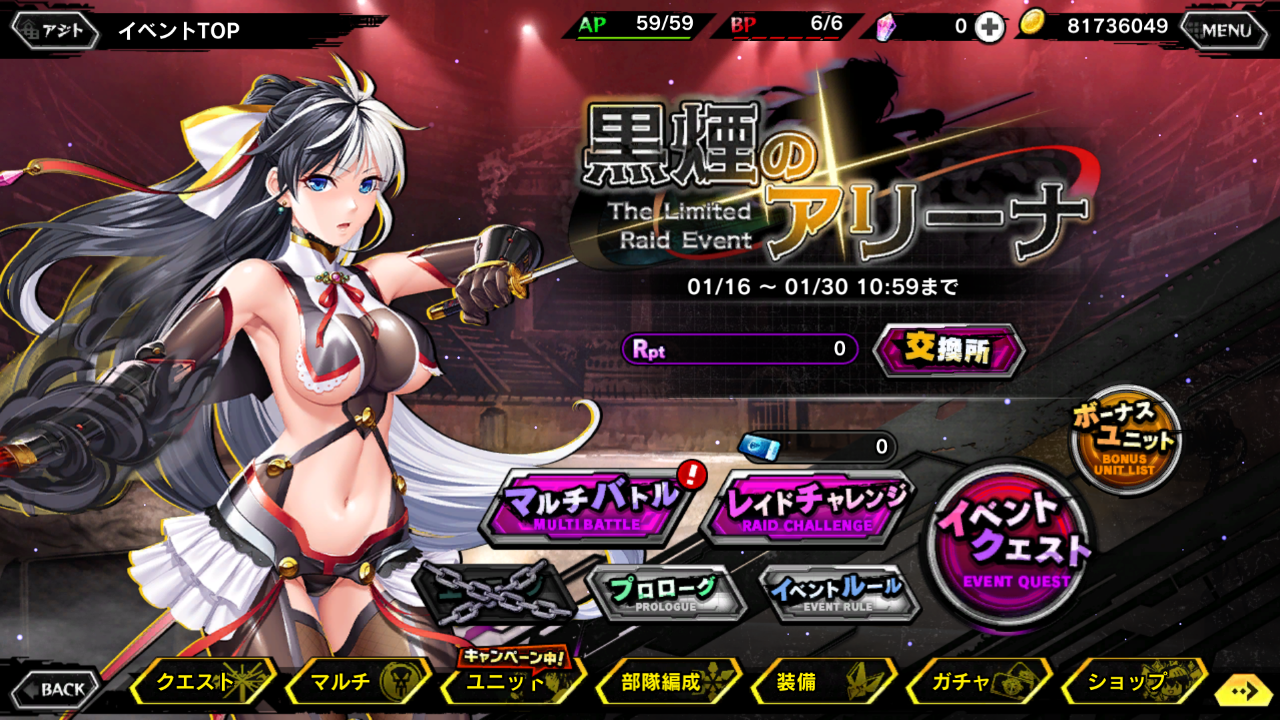This screenshot has height=720, width=1280.
Task: Open the 交換所 exchange shop
Action: [x=949, y=350]
